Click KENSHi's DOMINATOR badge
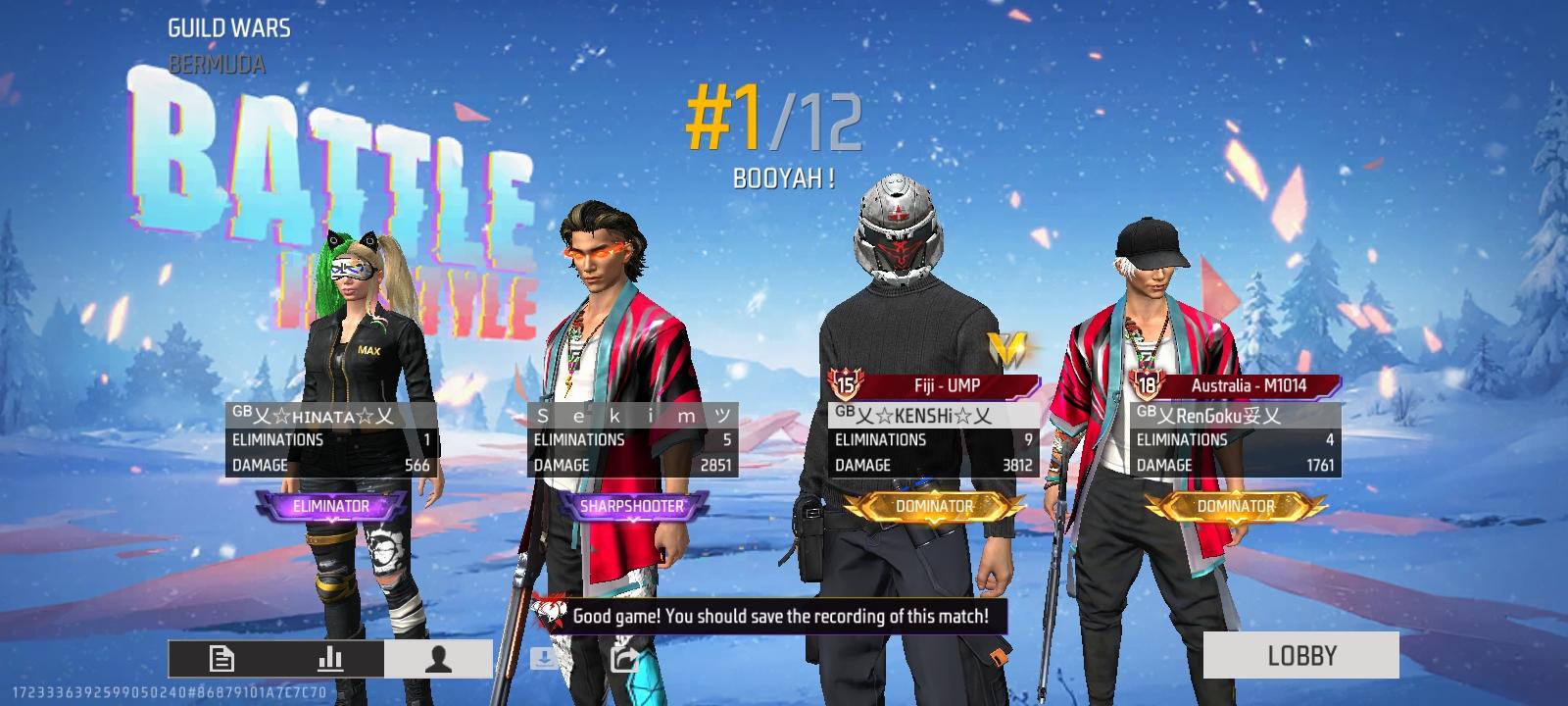Image resolution: width=1568 pixels, height=706 pixels. (x=934, y=506)
